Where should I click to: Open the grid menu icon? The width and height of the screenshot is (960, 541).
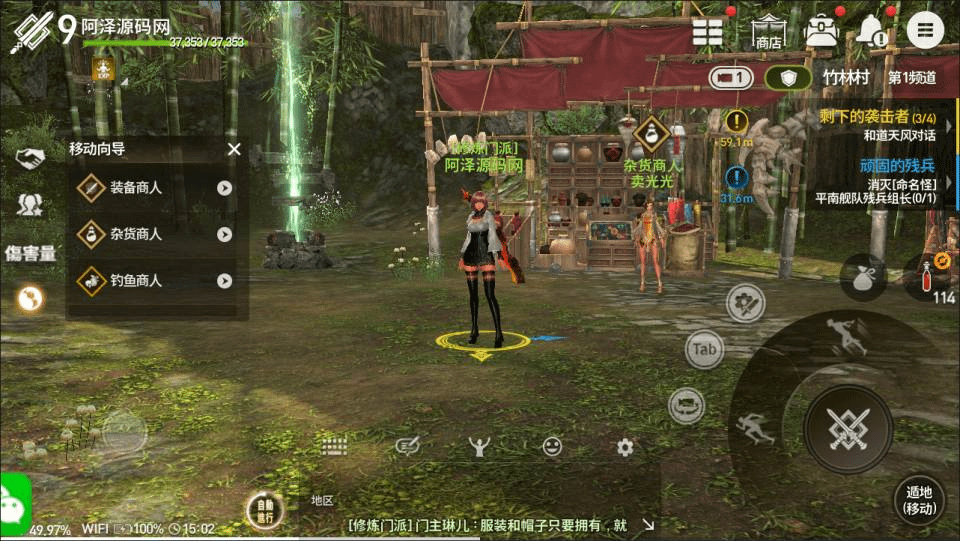click(x=708, y=31)
